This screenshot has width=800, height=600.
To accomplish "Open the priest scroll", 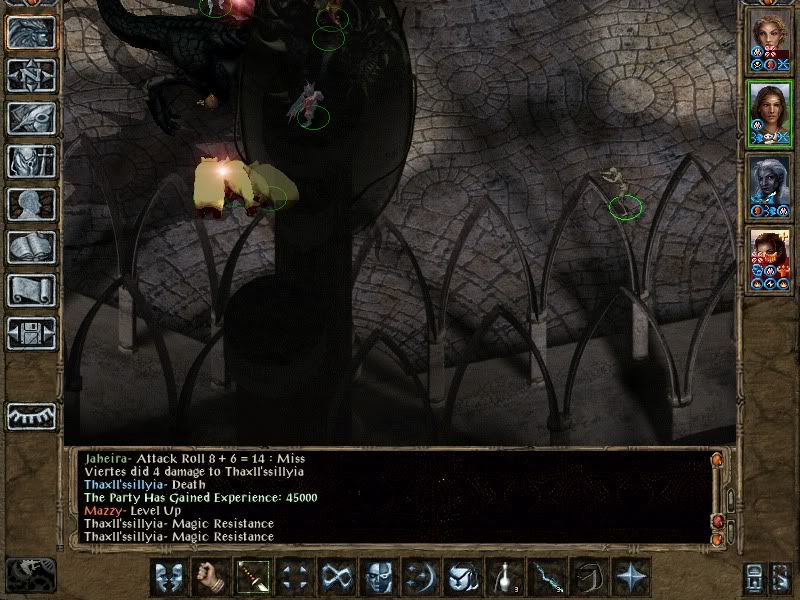I will tap(31, 290).
